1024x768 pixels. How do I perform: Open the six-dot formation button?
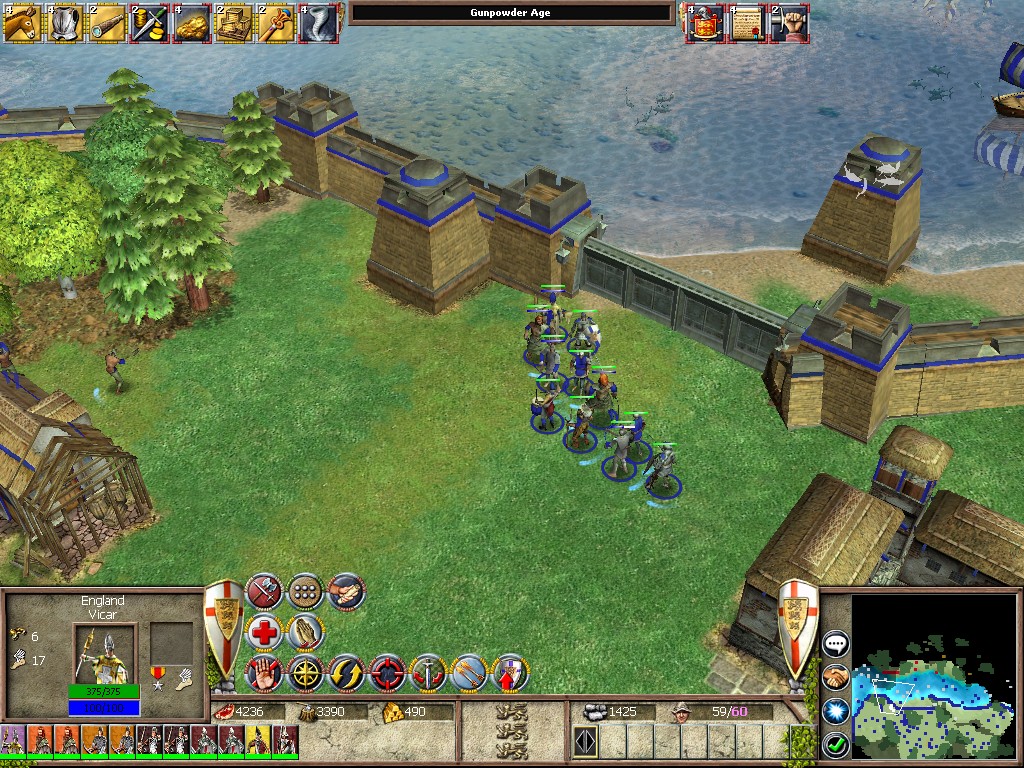pos(305,592)
